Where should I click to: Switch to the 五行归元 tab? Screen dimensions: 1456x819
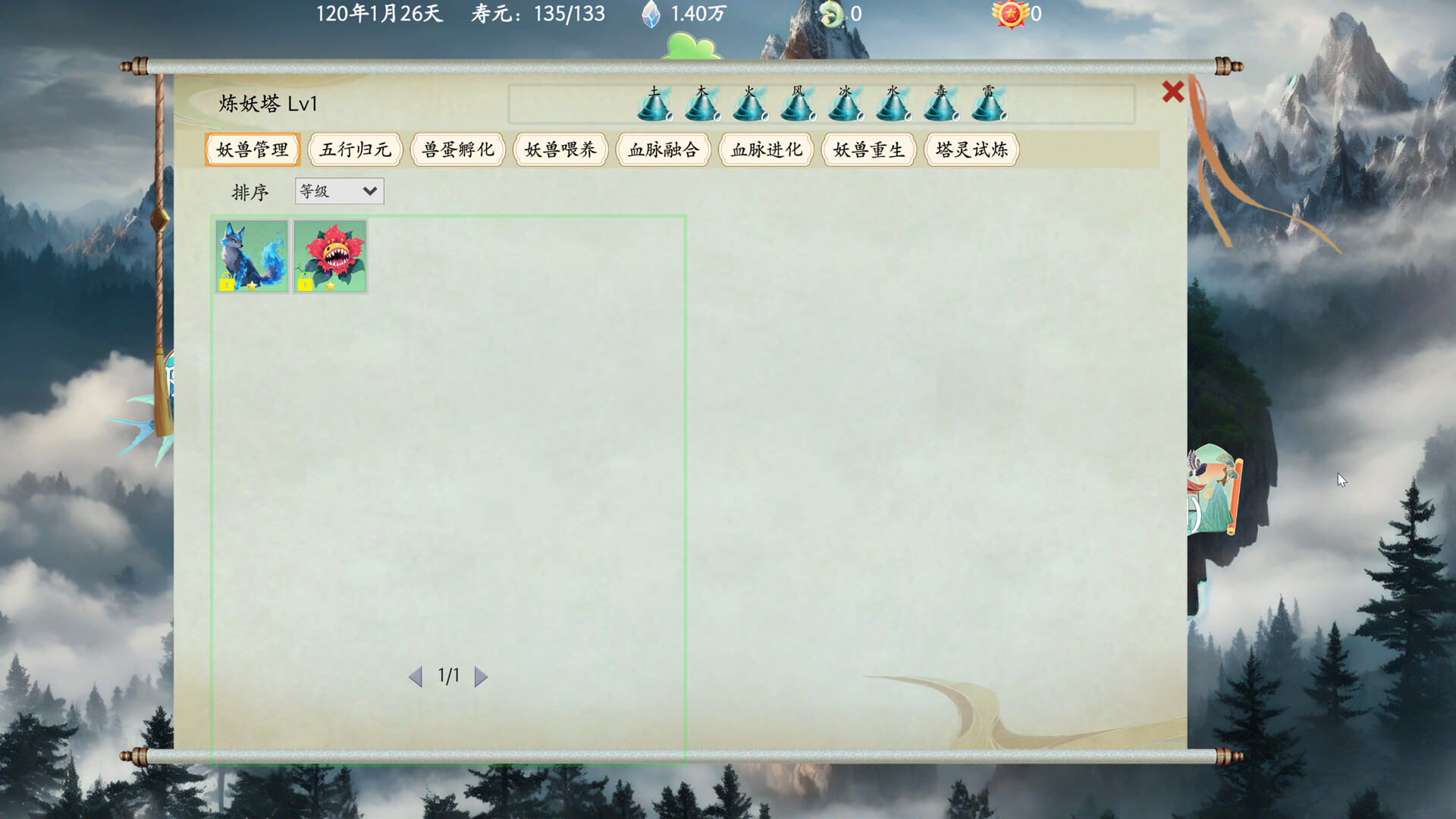pos(355,149)
